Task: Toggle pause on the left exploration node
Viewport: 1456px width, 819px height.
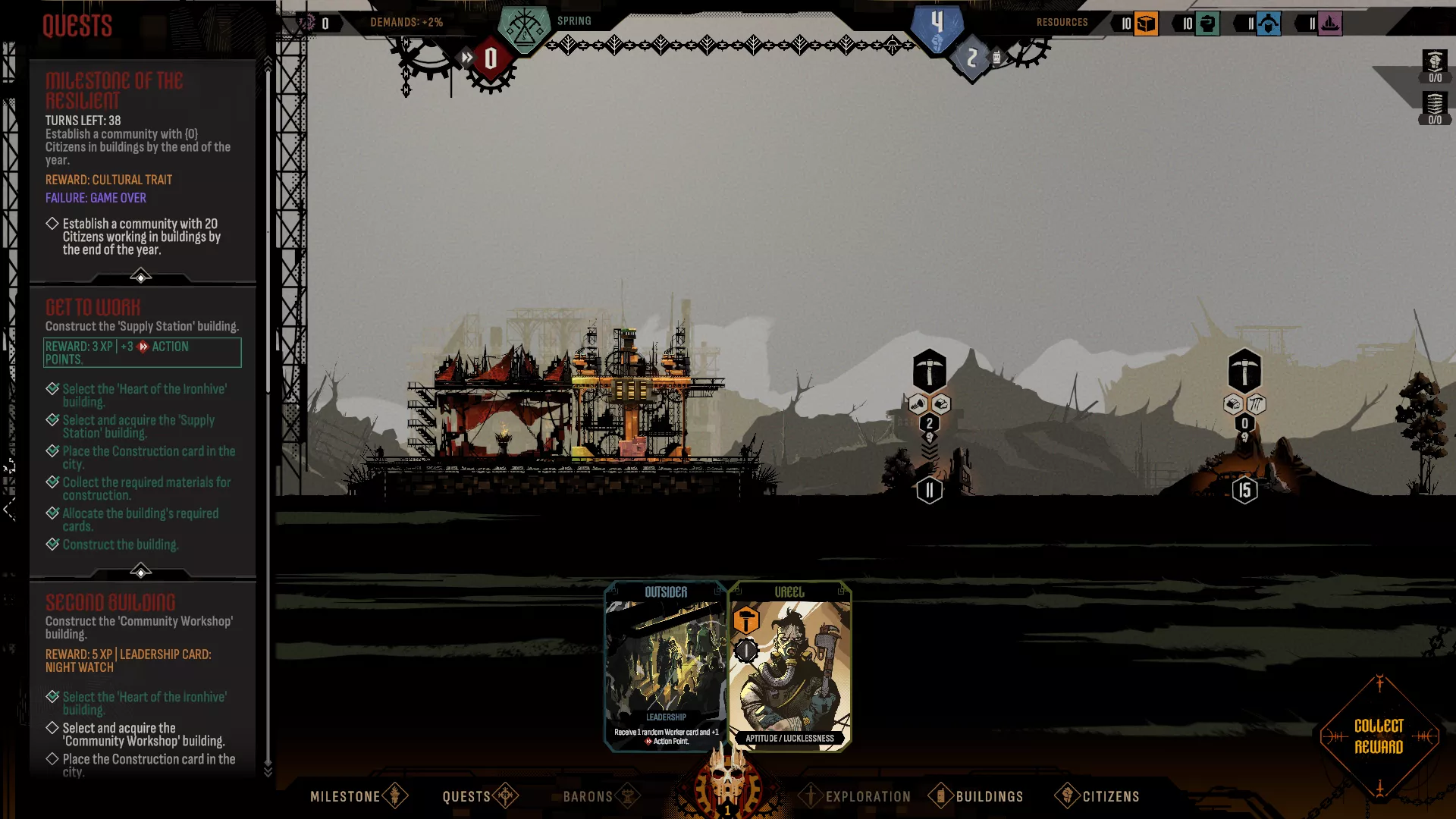Action: 929,489
